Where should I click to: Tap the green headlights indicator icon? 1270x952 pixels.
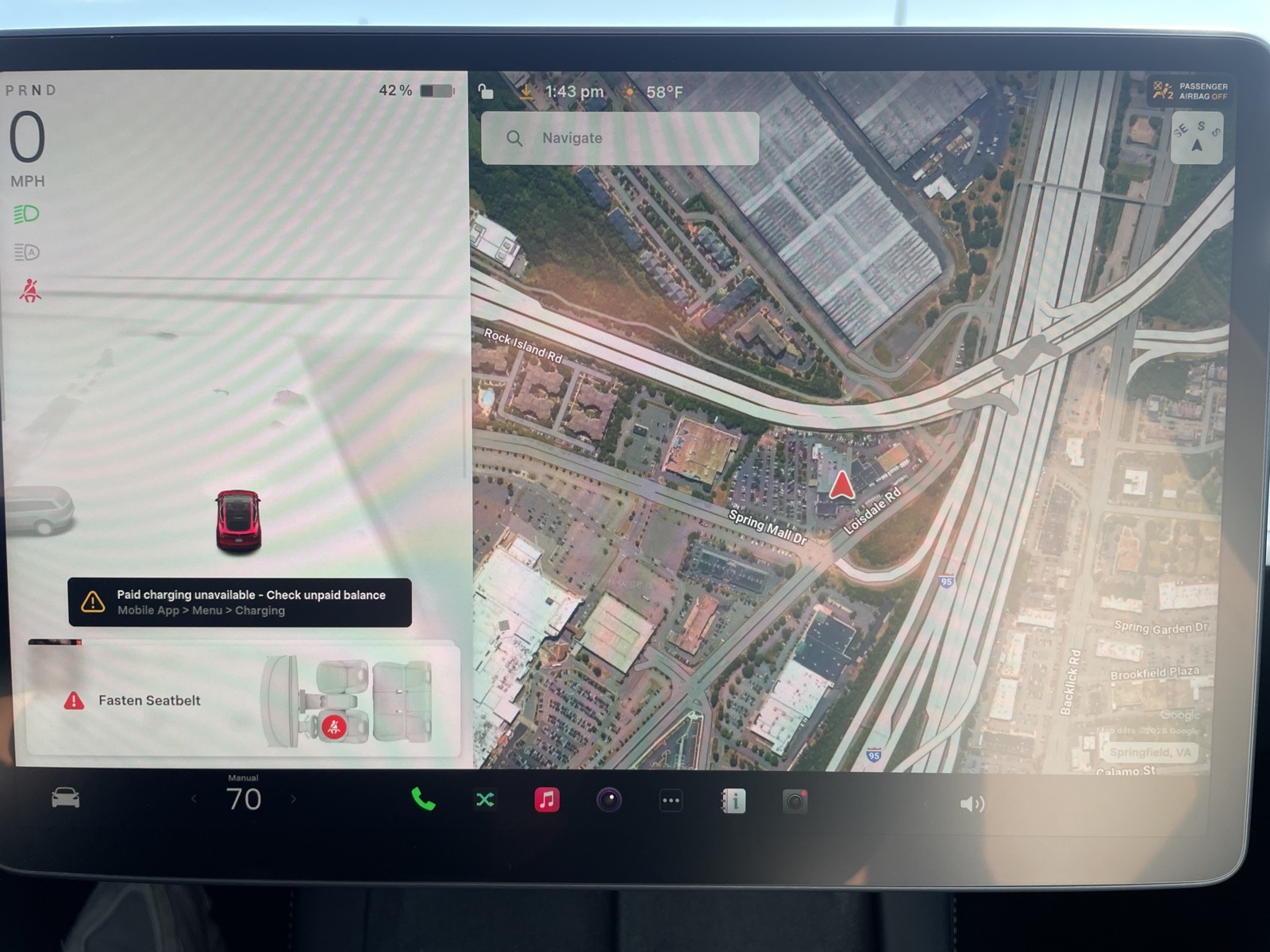click(x=26, y=214)
